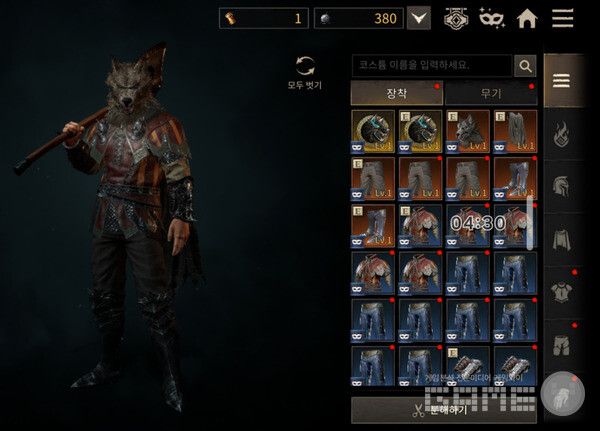Choose the flame category filter
600x431 pixels.
(561, 133)
